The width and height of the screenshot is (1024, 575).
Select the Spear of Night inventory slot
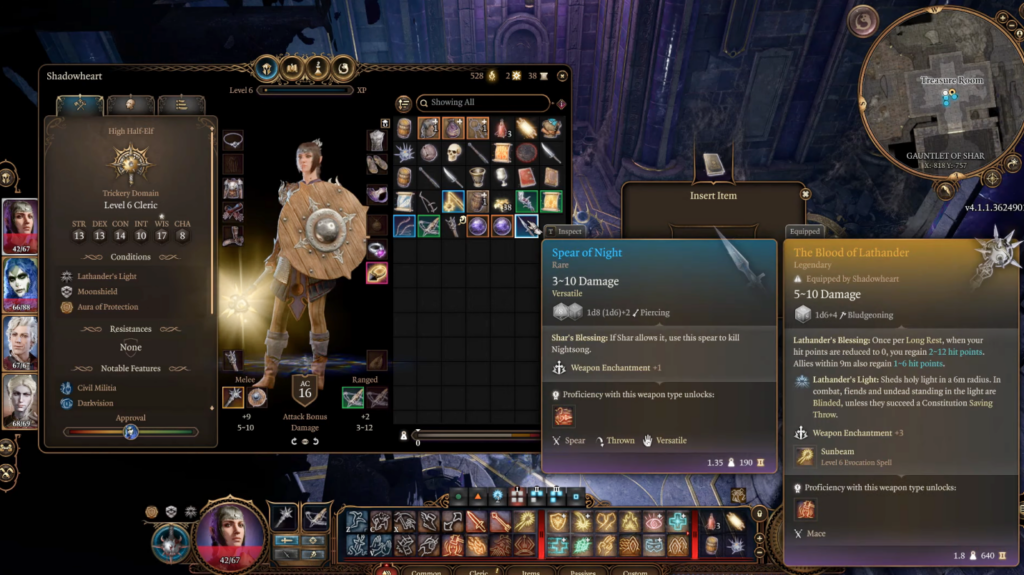[x=527, y=227]
